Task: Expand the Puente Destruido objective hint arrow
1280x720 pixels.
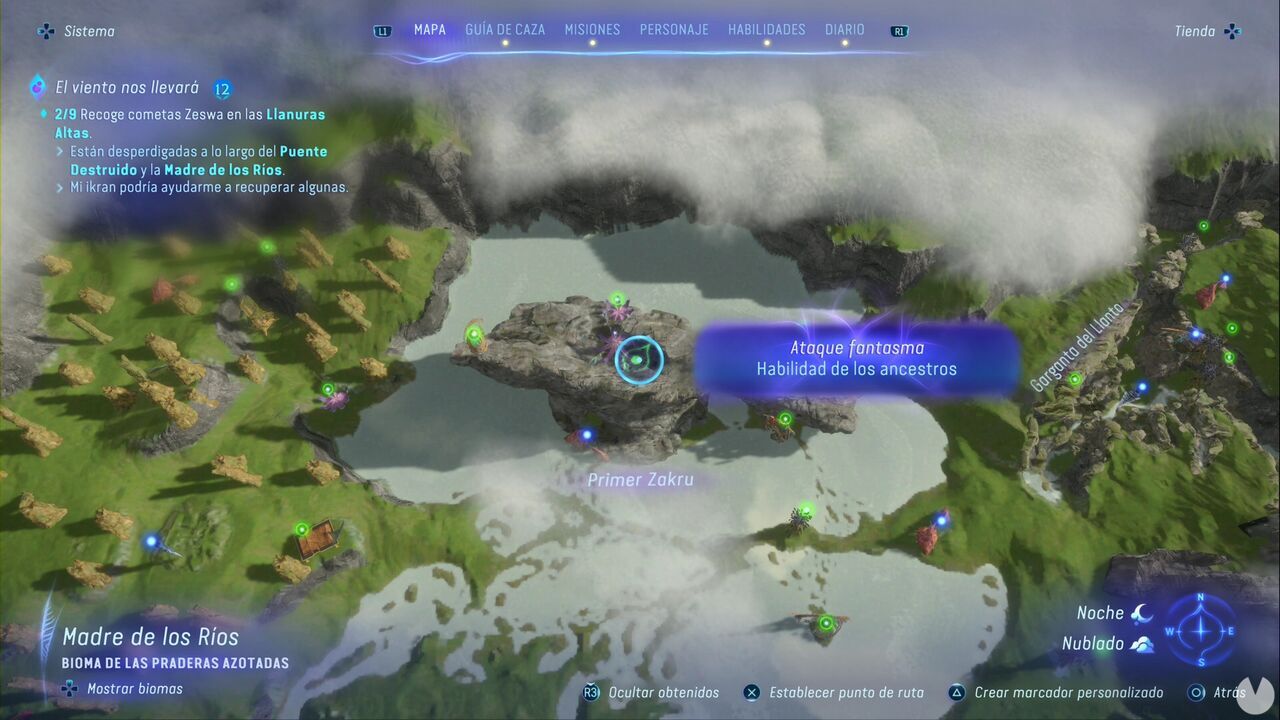Action: [62, 151]
